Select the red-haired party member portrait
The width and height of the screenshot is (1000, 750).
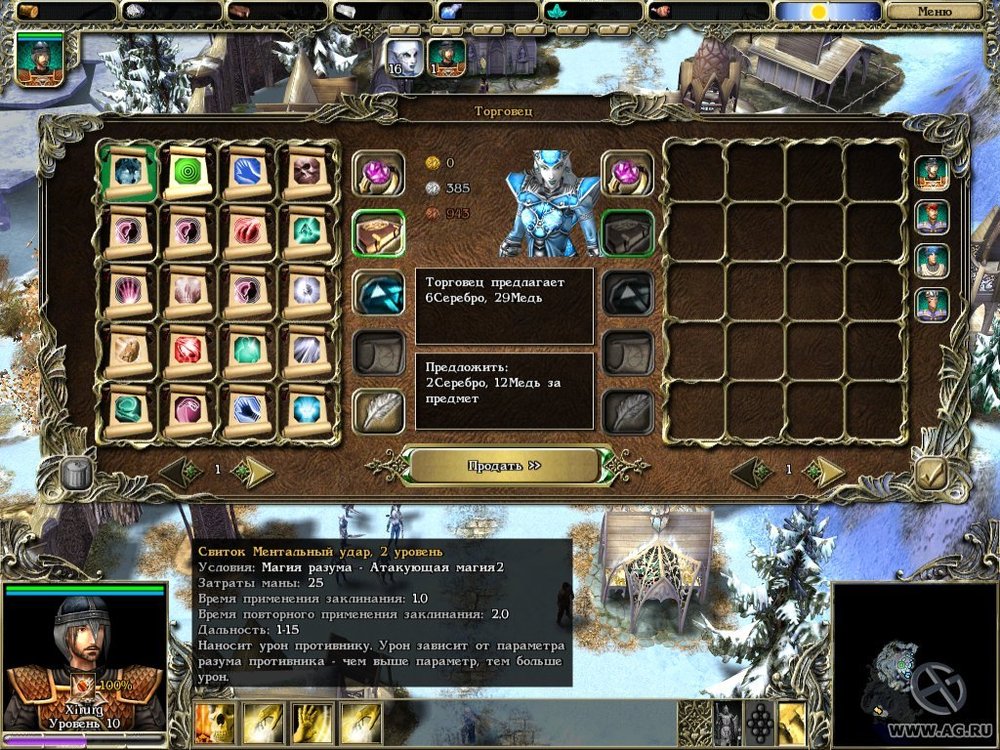pyautogui.click(x=932, y=216)
